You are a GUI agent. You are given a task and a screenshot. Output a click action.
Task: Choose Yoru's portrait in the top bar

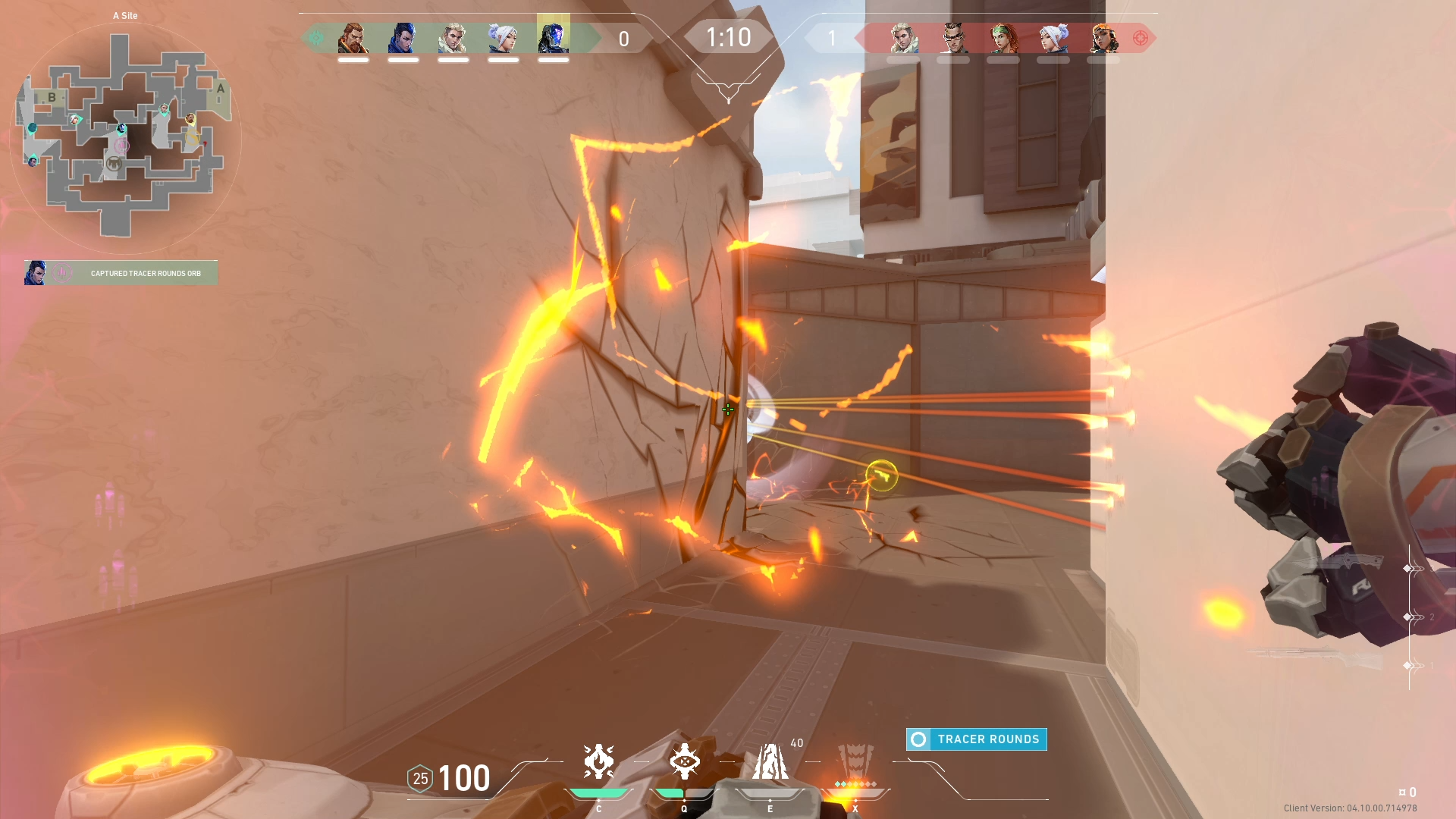coord(403,38)
